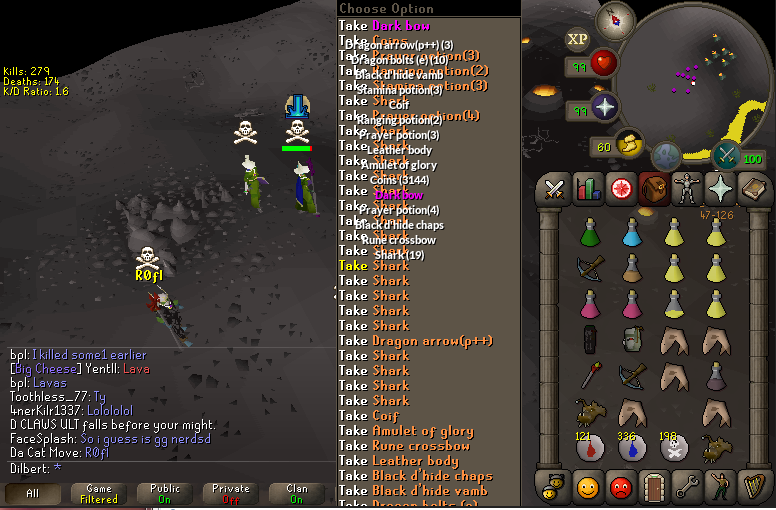The height and width of the screenshot is (510, 776).
Task: Choose Take Leather body option
Action: coord(415,461)
